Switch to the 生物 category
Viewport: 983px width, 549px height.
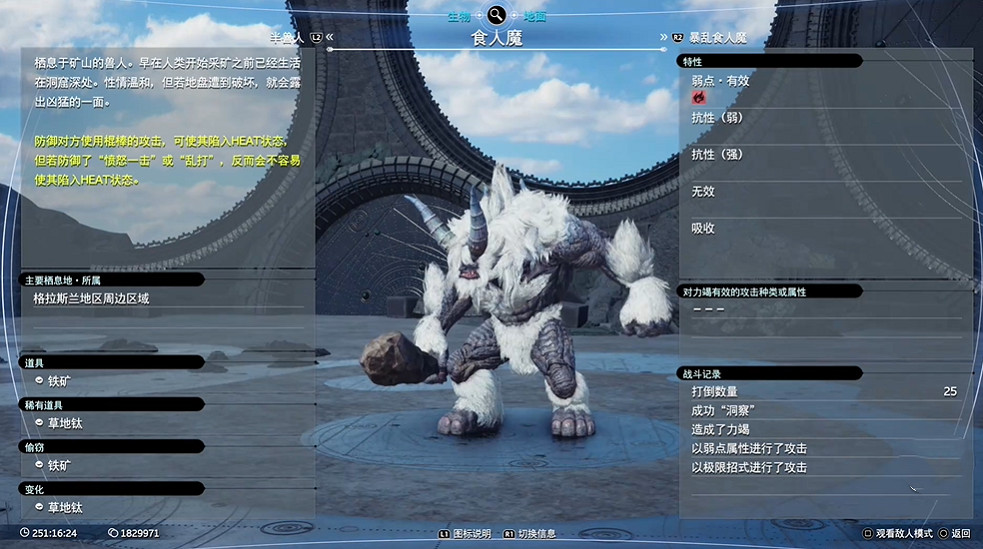(x=459, y=16)
